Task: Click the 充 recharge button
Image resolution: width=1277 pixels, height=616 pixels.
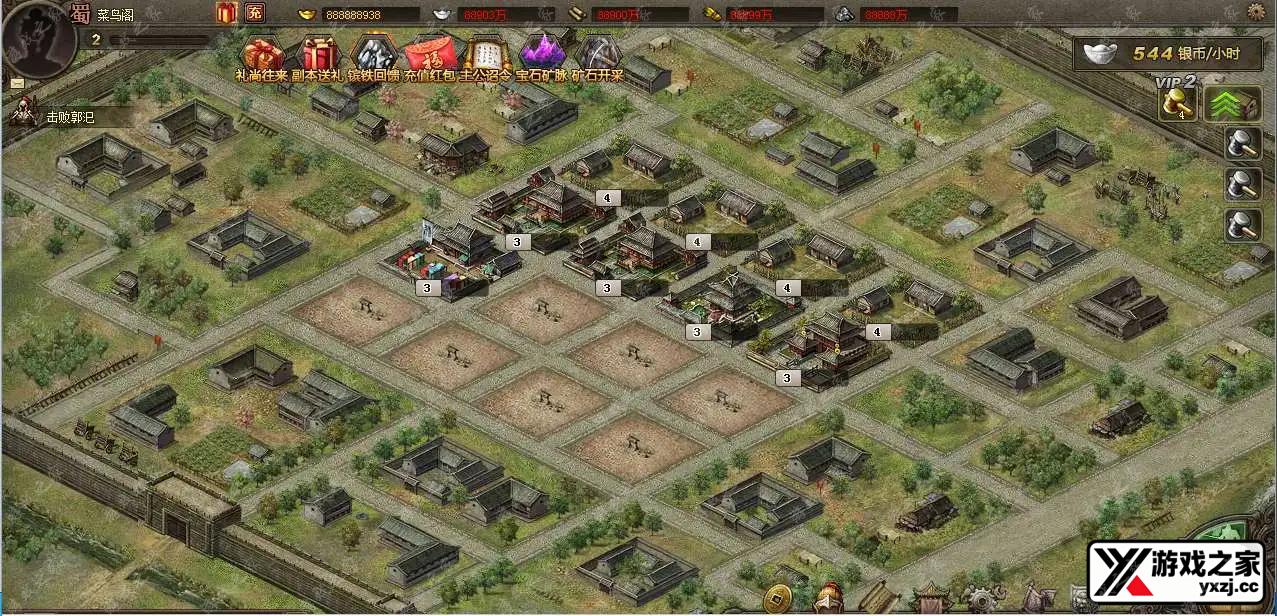Action: click(x=255, y=13)
